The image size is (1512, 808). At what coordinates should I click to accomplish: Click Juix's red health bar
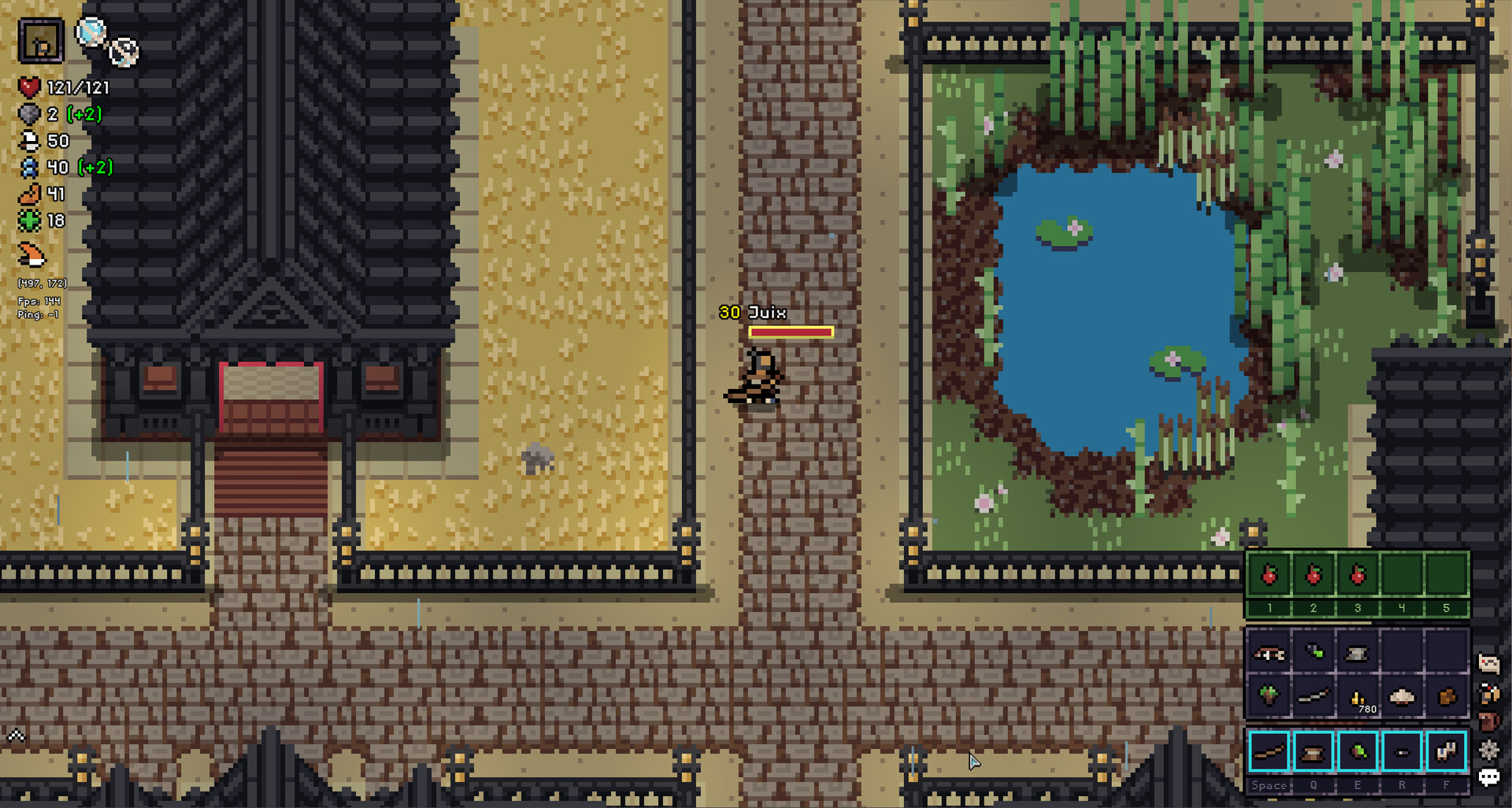tap(791, 332)
